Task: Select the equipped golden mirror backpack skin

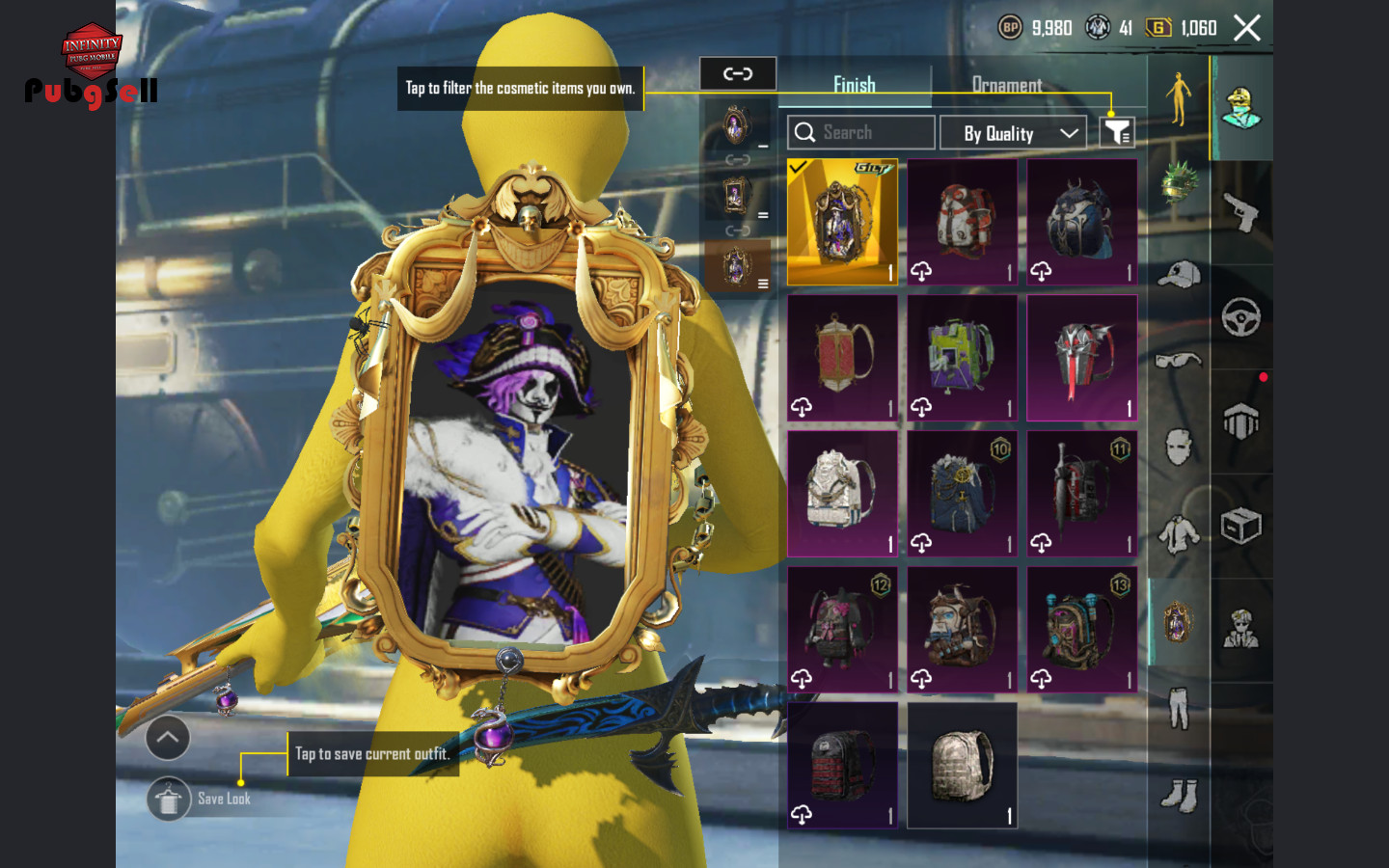Action: pos(842,222)
